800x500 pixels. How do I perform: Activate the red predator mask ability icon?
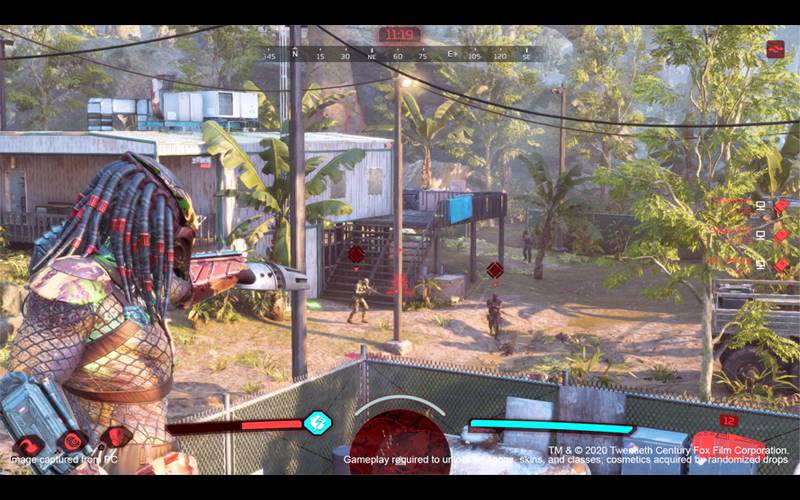coord(118,436)
